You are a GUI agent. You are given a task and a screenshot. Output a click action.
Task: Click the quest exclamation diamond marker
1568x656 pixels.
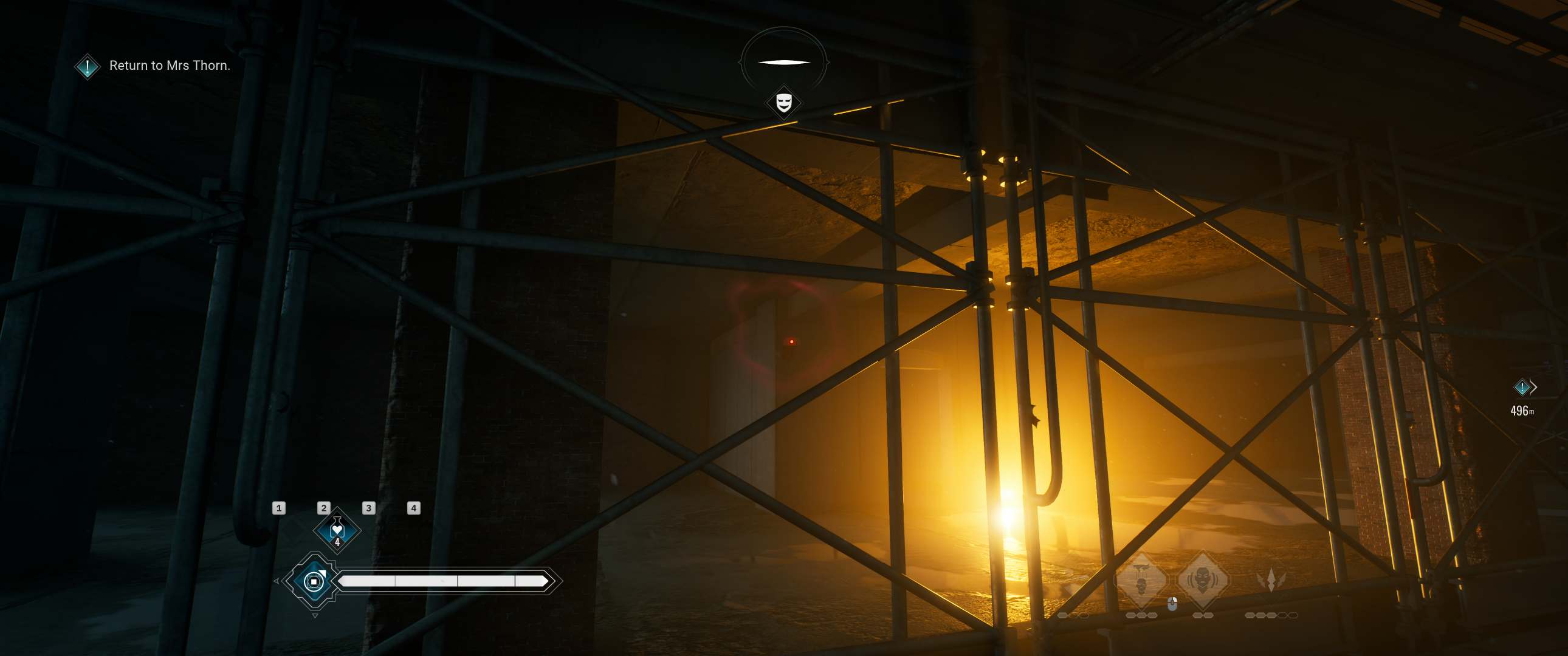(x=87, y=66)
